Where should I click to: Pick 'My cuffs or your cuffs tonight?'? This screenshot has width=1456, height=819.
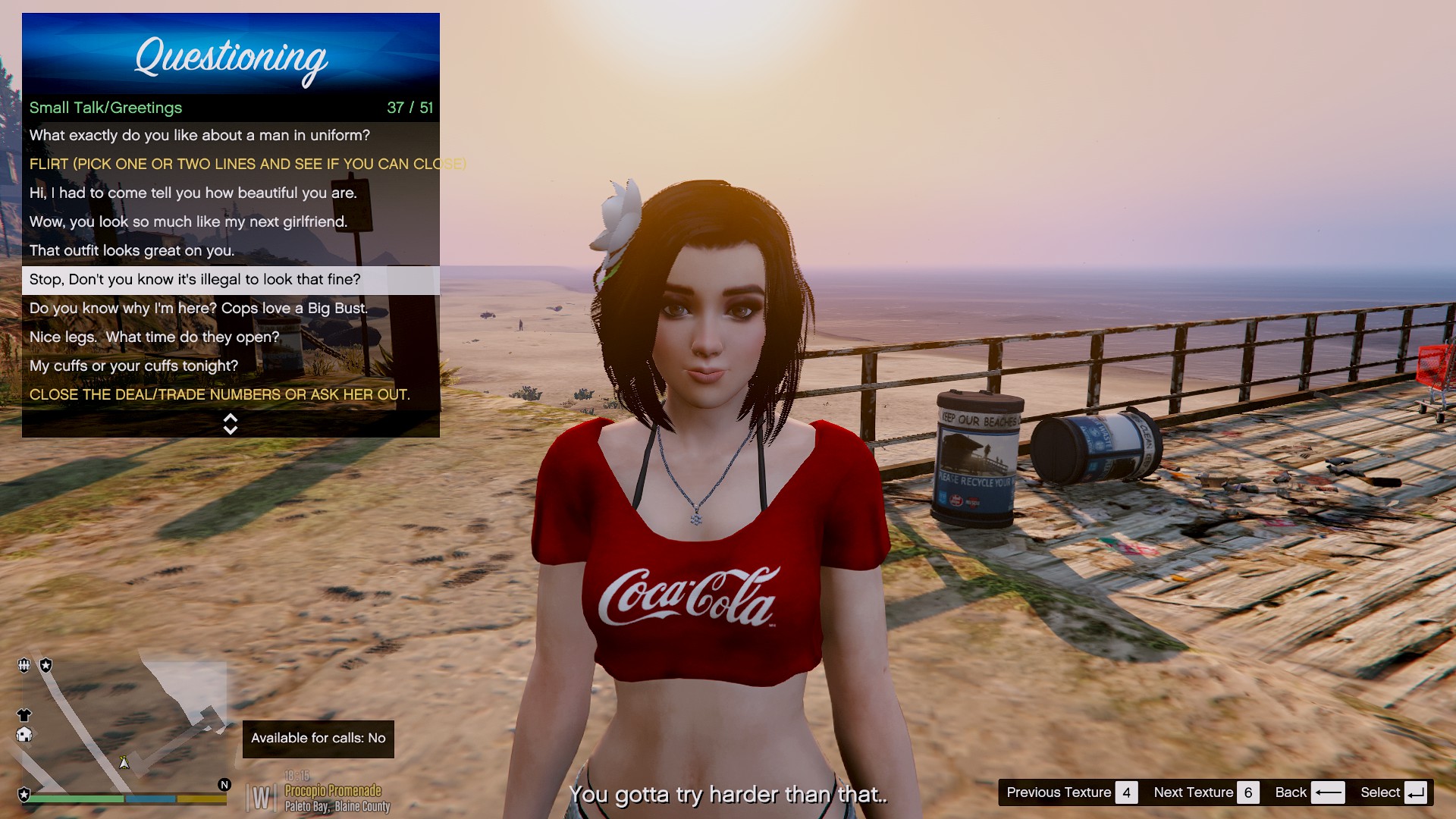(x=133, y=366)
